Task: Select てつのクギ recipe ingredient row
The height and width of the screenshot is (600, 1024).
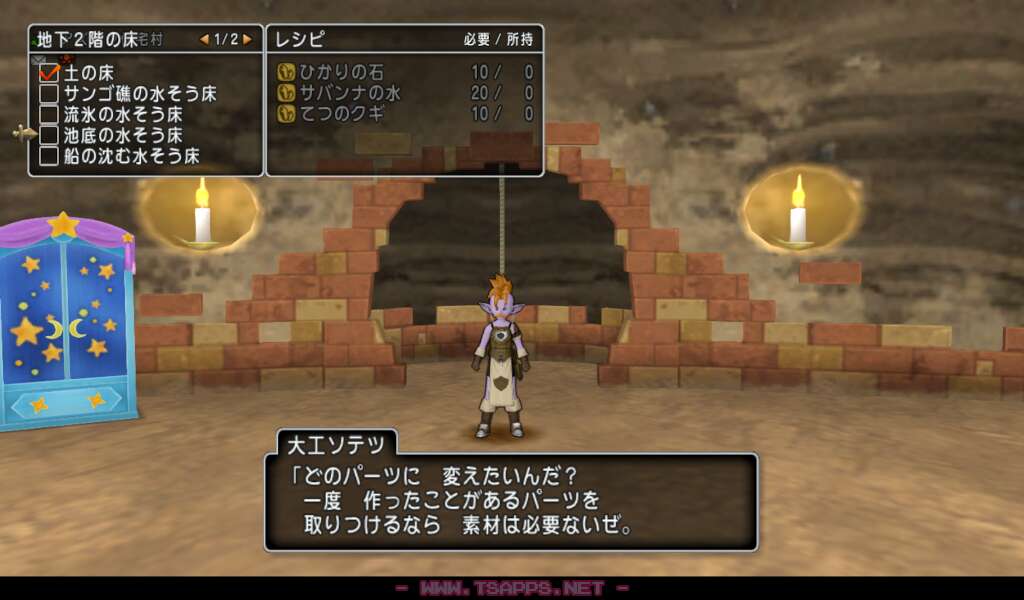Action: click(x=404, y=114)
